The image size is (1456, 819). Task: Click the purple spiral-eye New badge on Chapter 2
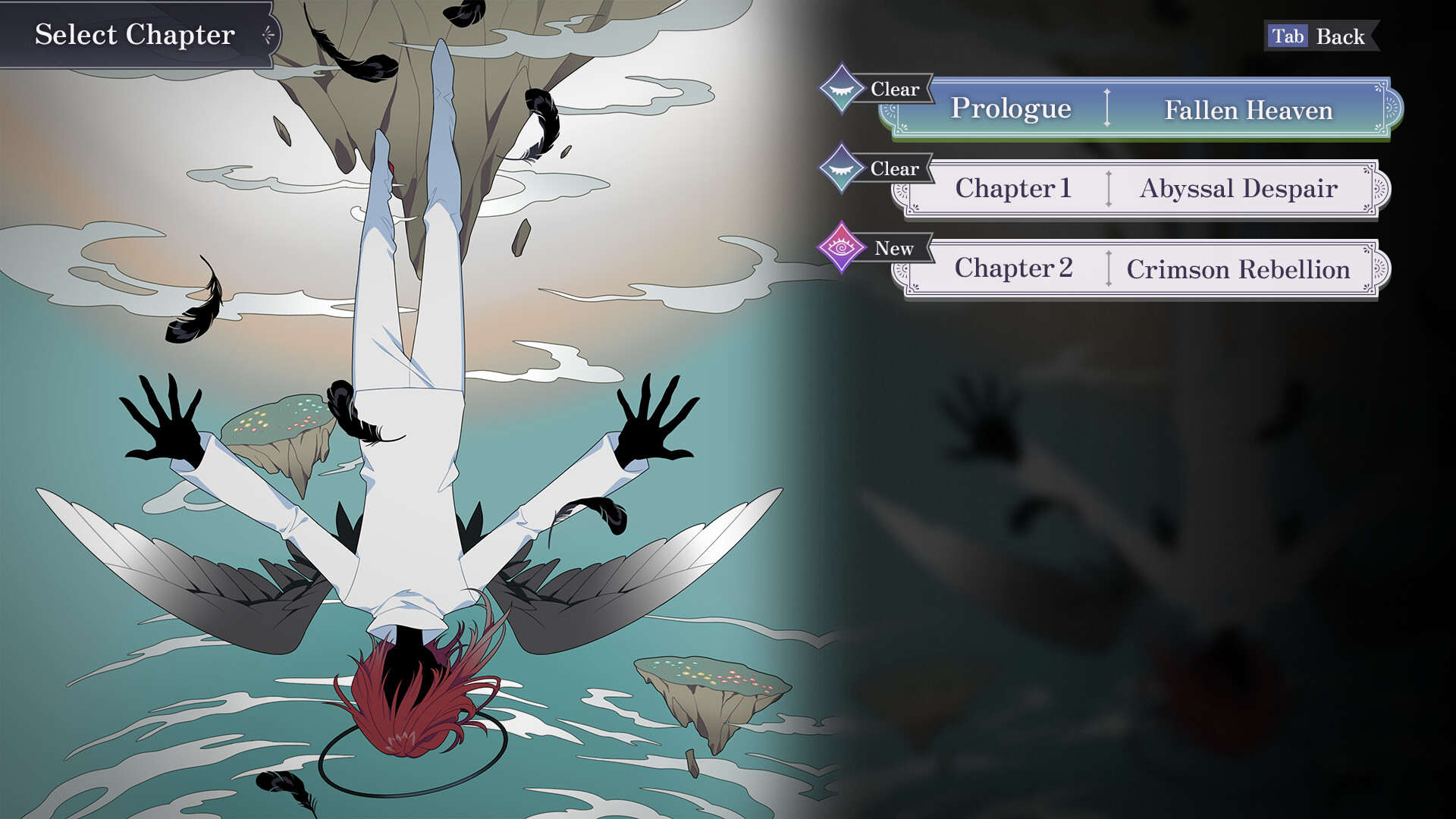(843, 248)
